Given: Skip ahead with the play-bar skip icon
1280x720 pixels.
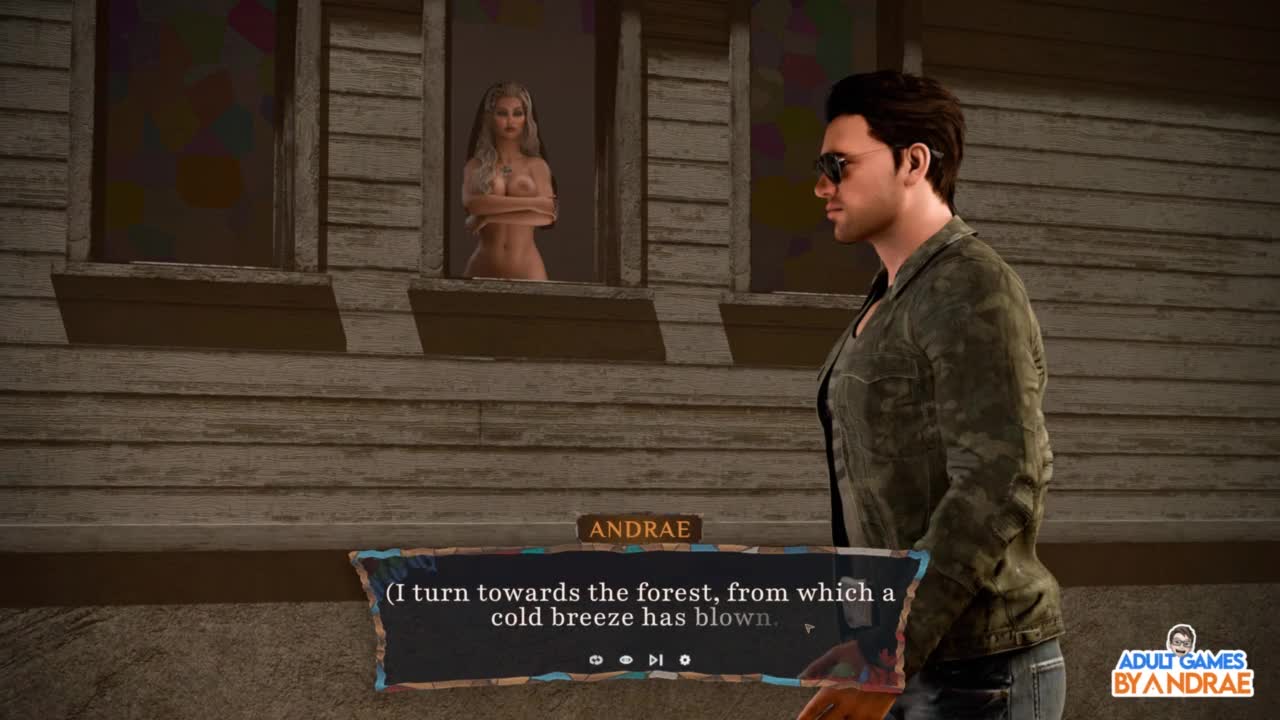Looking at the screenshot, I should point(655,660).
